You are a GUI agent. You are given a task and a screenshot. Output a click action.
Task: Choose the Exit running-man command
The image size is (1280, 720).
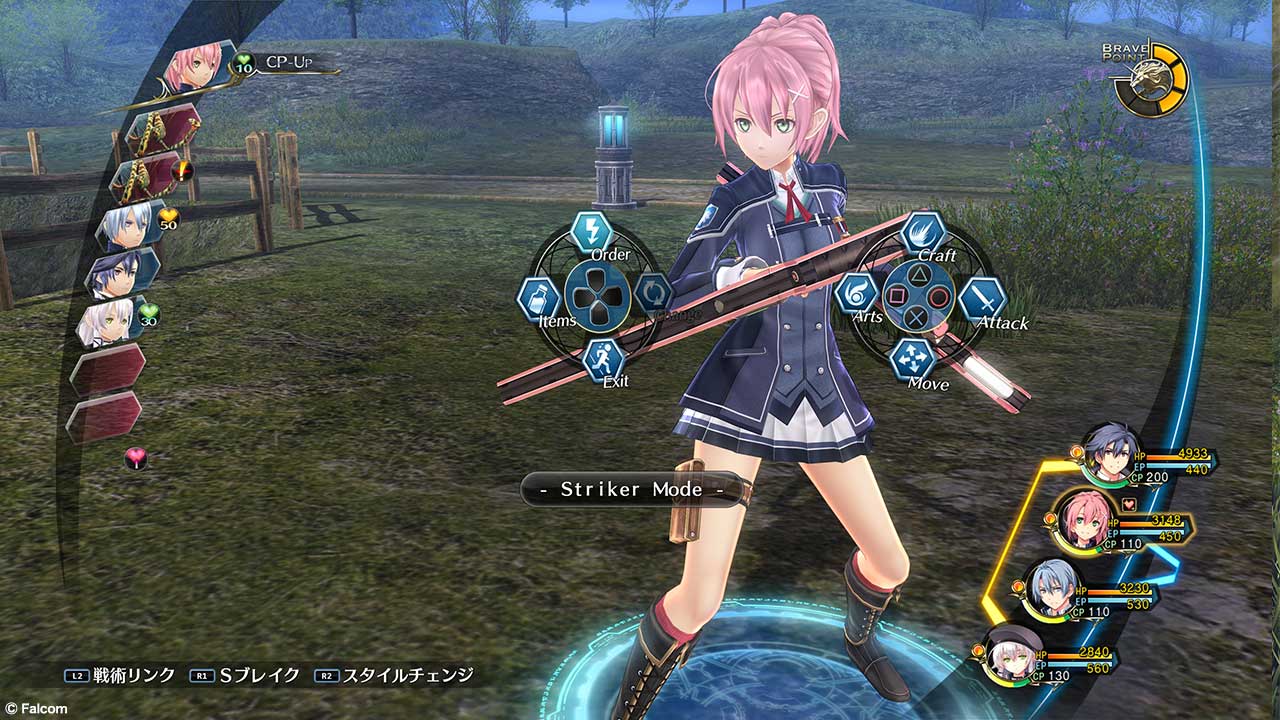pyautogui.click(x=603, y=360)
